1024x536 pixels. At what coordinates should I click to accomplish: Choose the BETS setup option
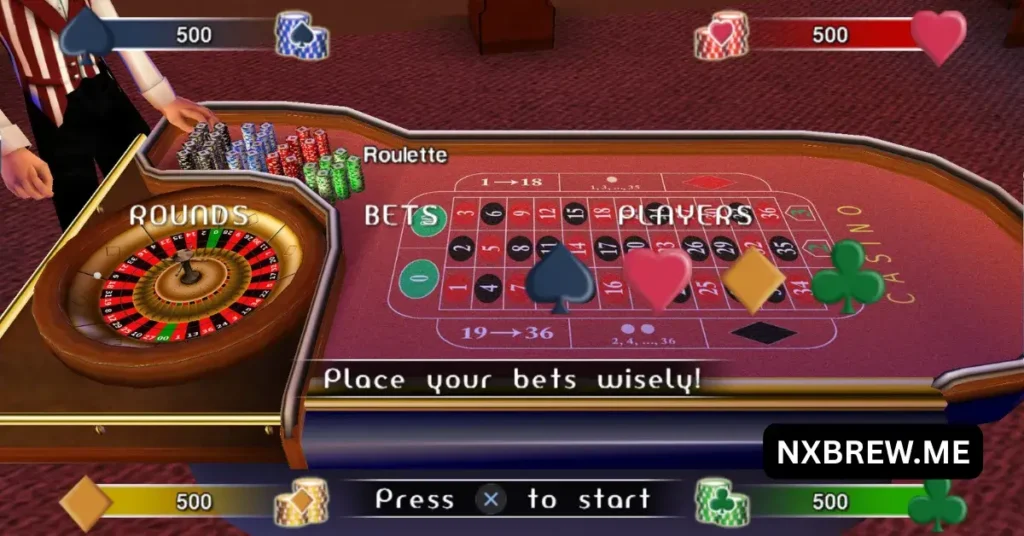[400, 215]
